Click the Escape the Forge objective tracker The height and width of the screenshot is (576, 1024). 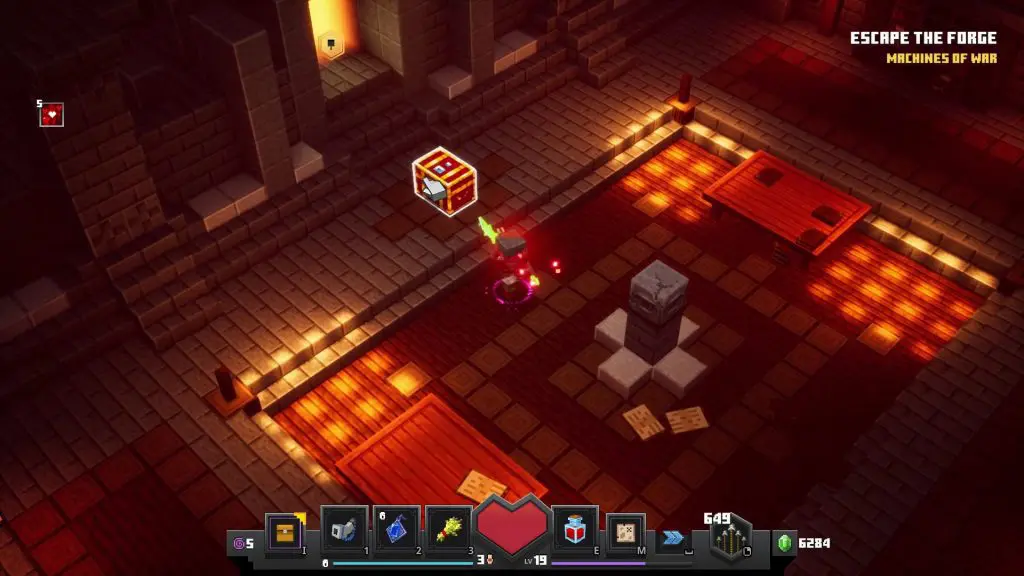(x=923, y=39)
